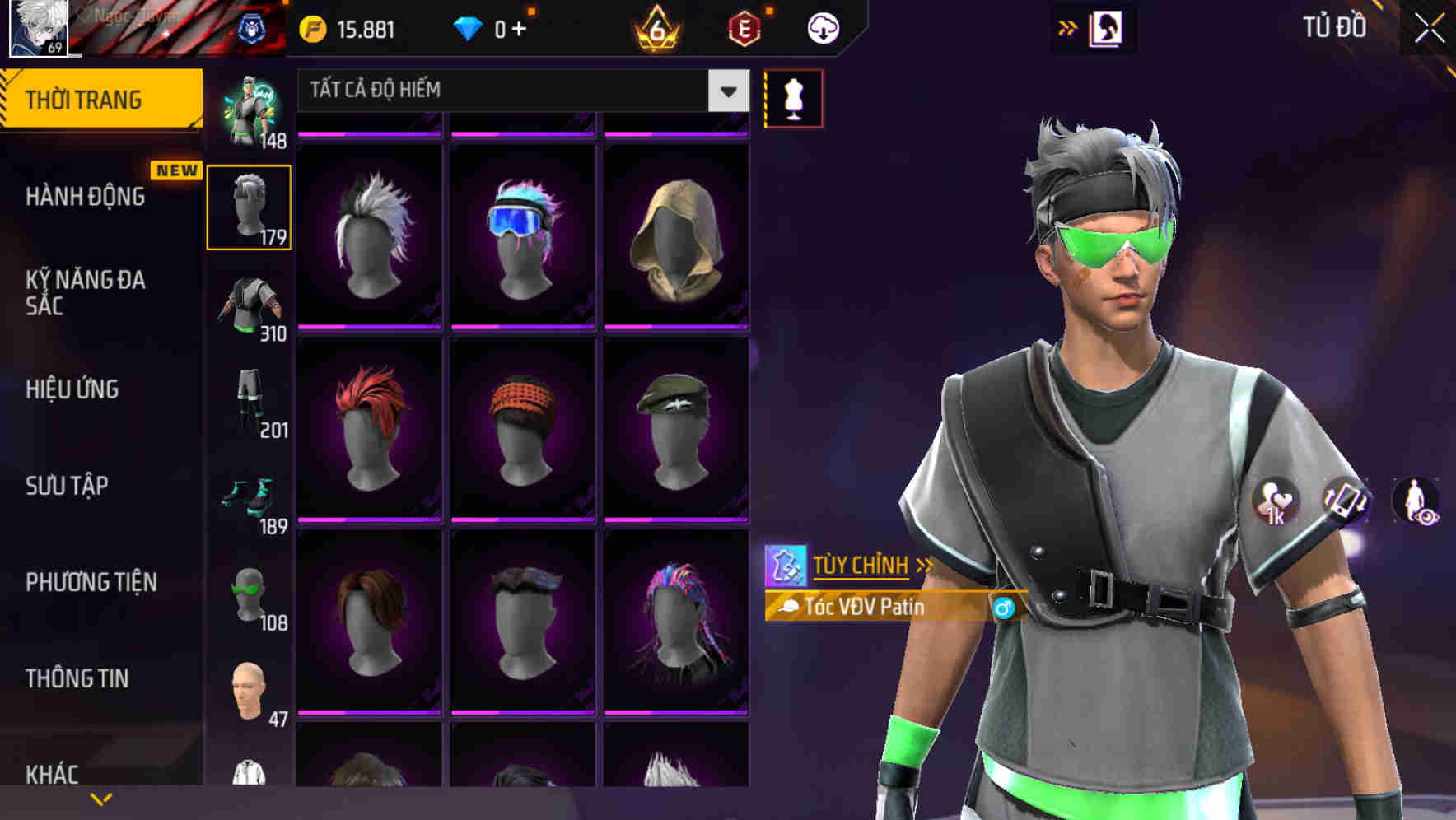Screen dimensions: 1456x820
Task: Switch to the Hành Động tab
Action: (x=86, y=196)
